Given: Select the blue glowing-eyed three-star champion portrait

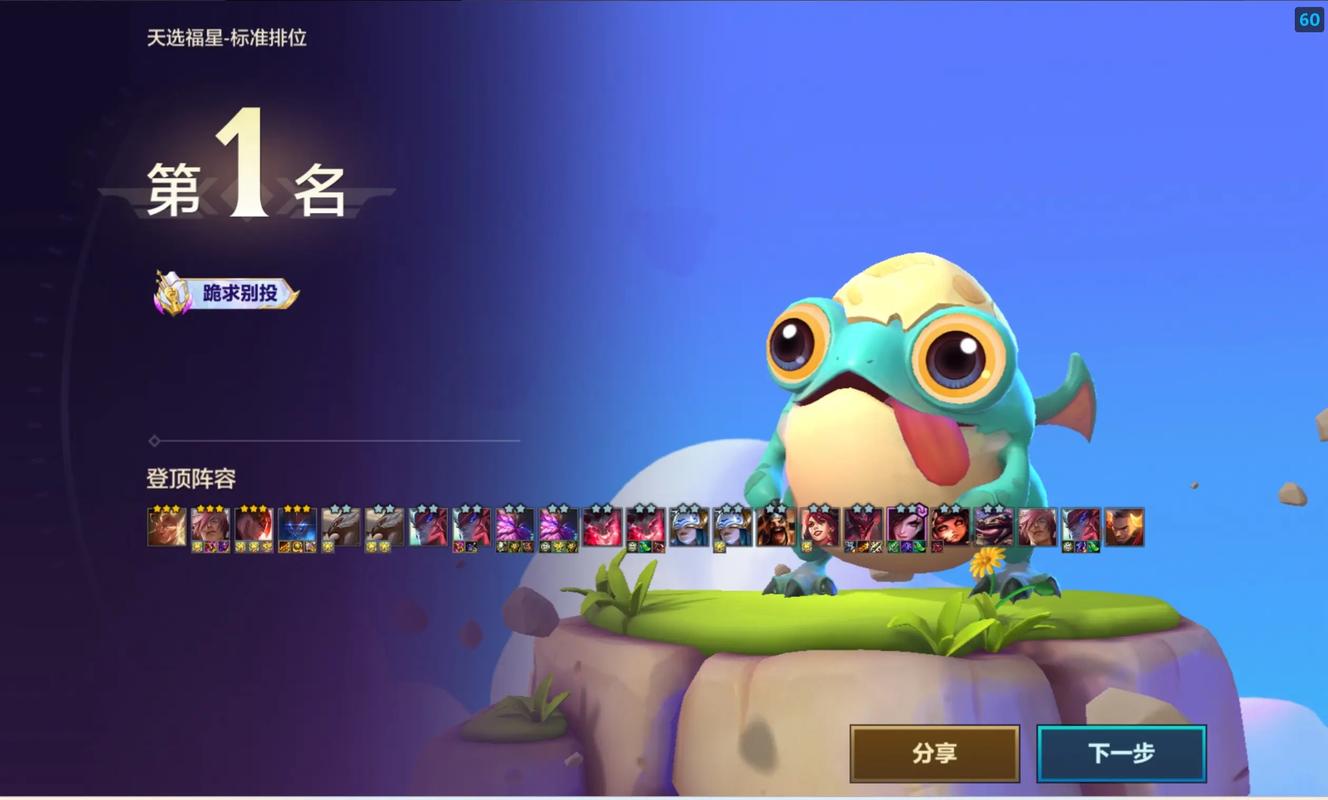Looking at the screenshot, I should pyautogui.click(x=297, y=526).
